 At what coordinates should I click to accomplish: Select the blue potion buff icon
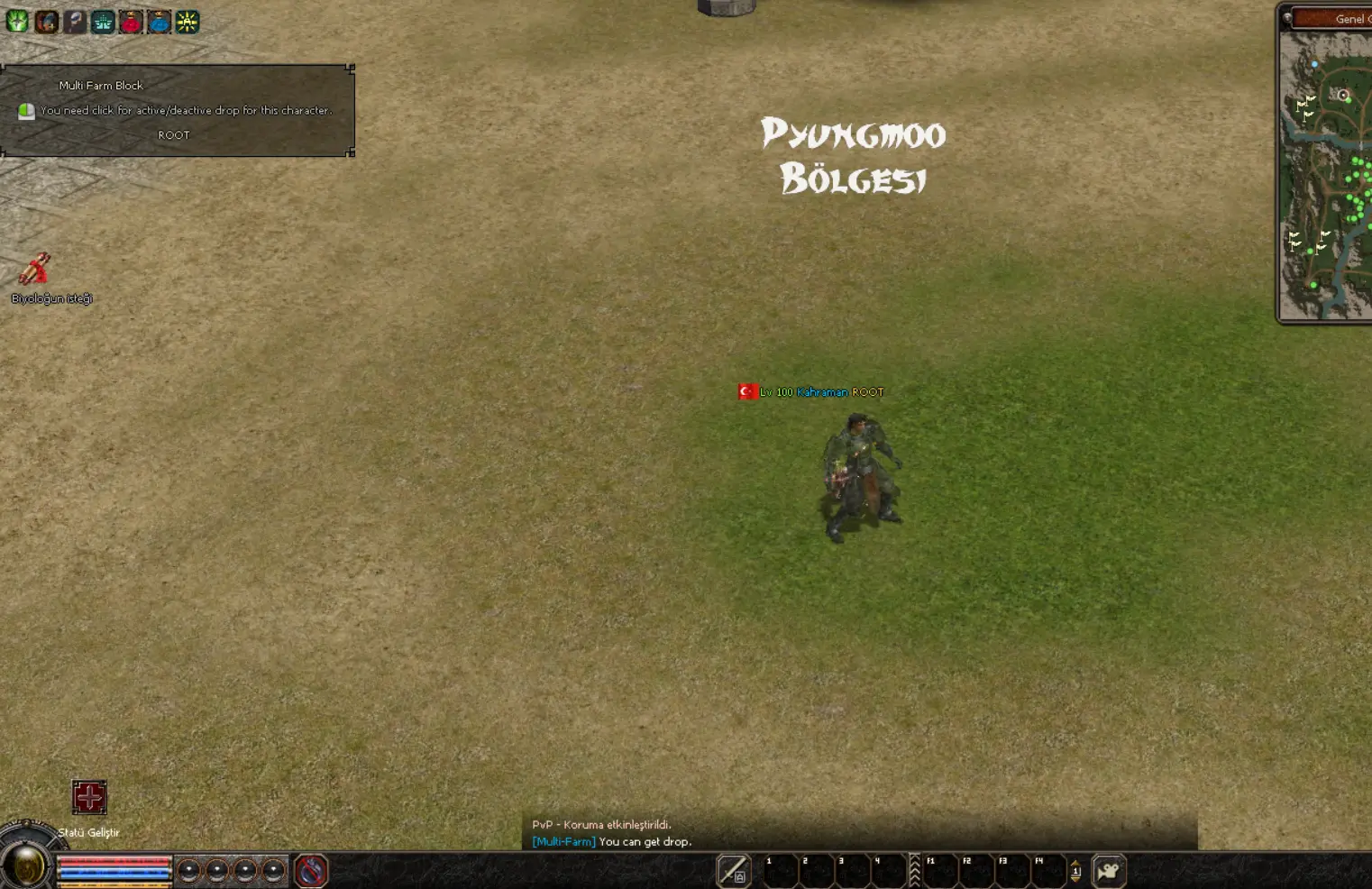pyautogui.click(x=159, y=22)
